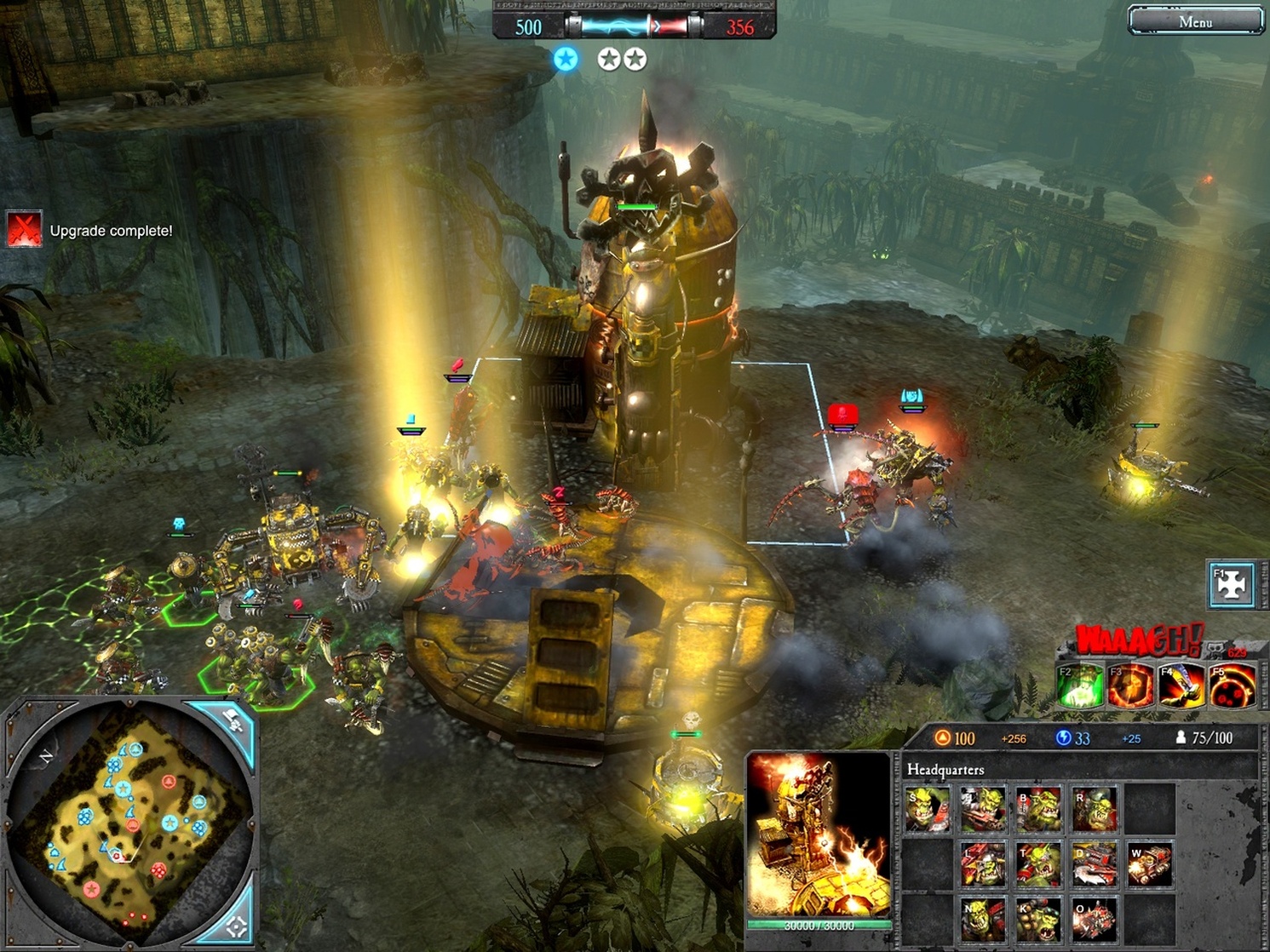Activate the F3 fiery ring ability
The height and width of the screenshot is (952, 1270).
(x=1130, y=686)
